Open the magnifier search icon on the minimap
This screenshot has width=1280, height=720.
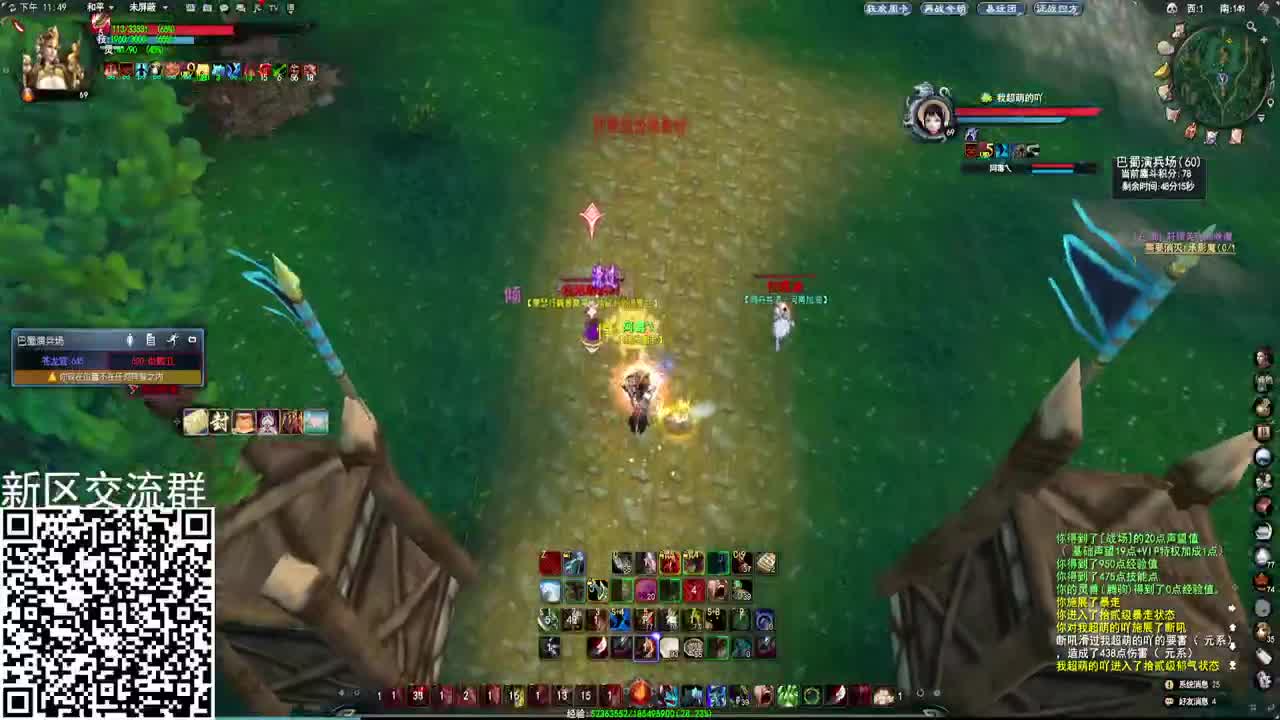[x=1251, y=26]
